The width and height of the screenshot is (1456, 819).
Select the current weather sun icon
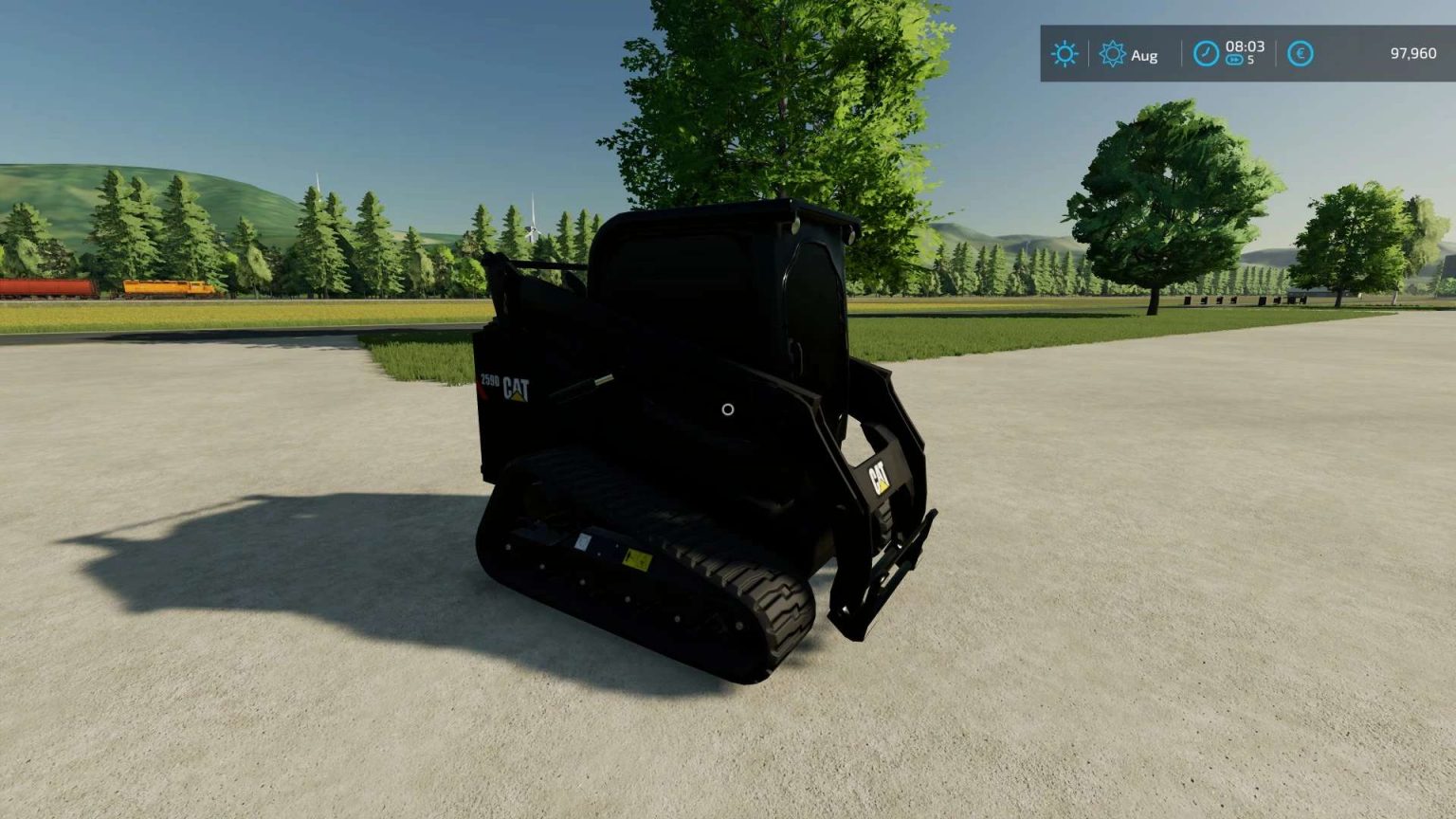(x=1065, y=53)
